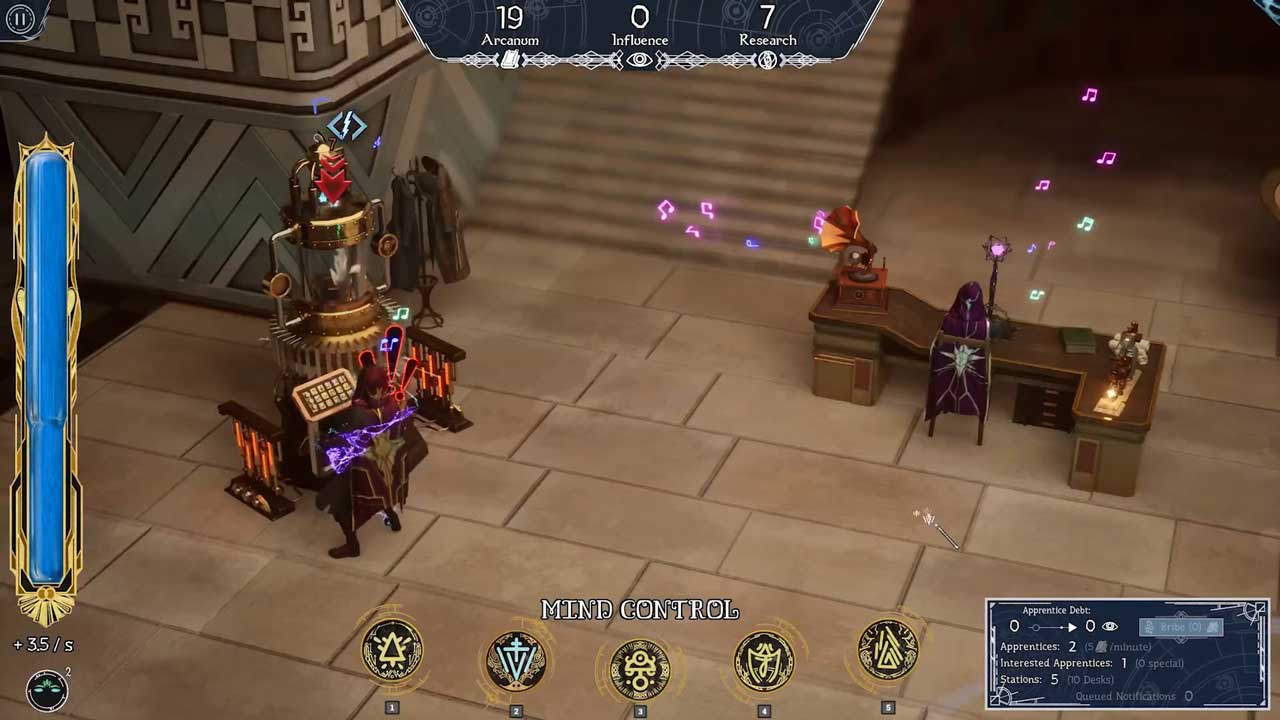Select the Mind Control spell icon
Image resolution: width=1280 pixels, height=720 pixels.
(x=640, y=667)
